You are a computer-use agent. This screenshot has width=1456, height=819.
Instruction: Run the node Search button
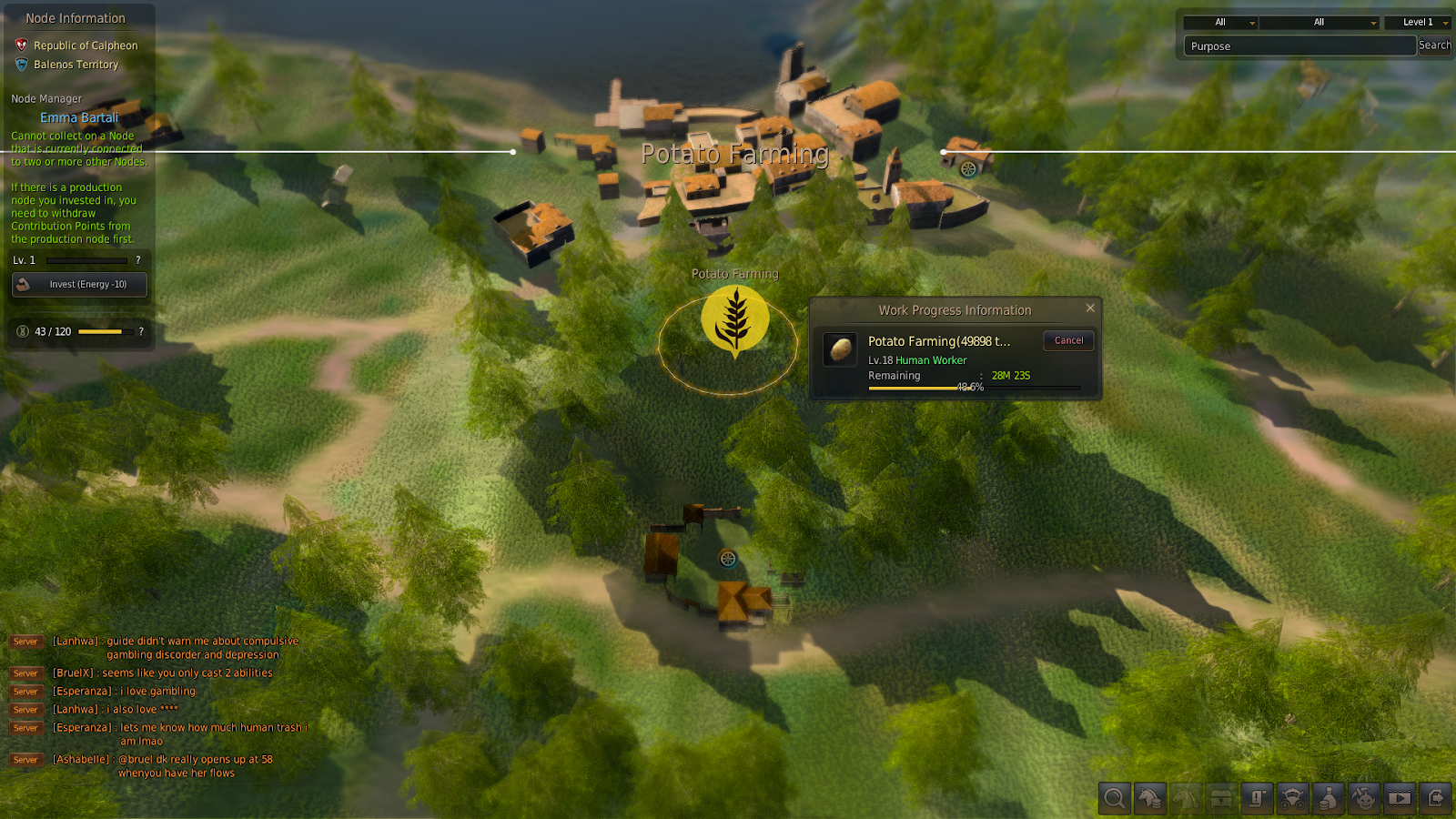click(x=1434, y=45)
